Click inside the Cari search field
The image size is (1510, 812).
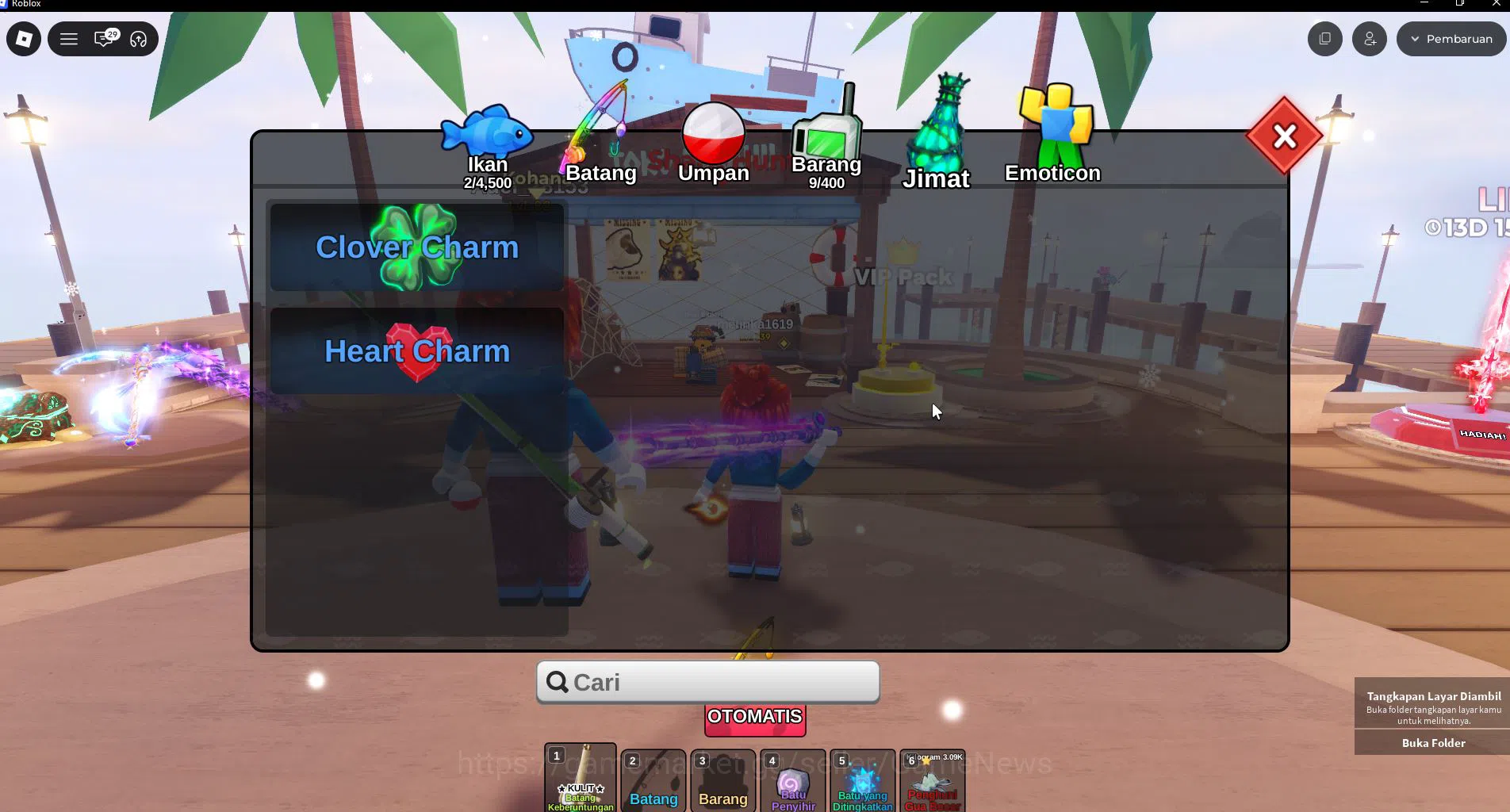coord(707,681)
